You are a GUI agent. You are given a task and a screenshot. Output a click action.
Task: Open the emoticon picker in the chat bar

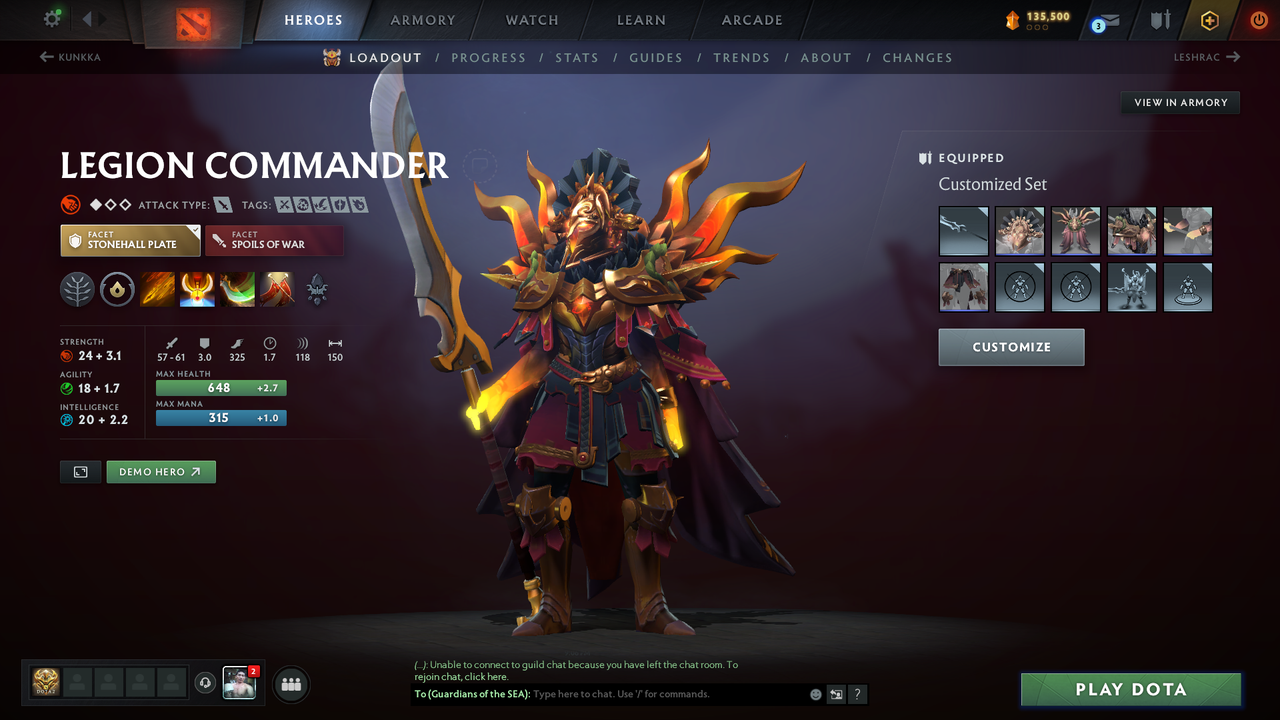[x=815, y=693]
